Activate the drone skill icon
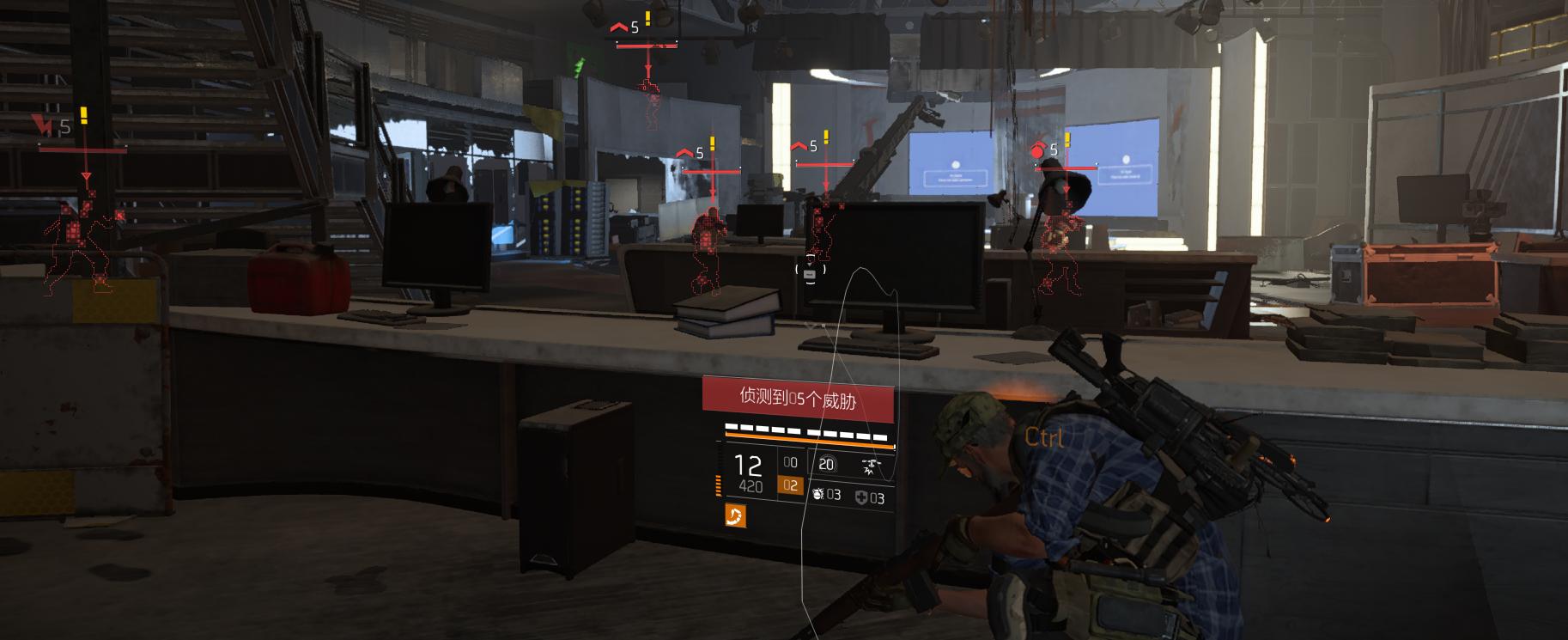The image size is (1568, 640). tap(871, 466)
